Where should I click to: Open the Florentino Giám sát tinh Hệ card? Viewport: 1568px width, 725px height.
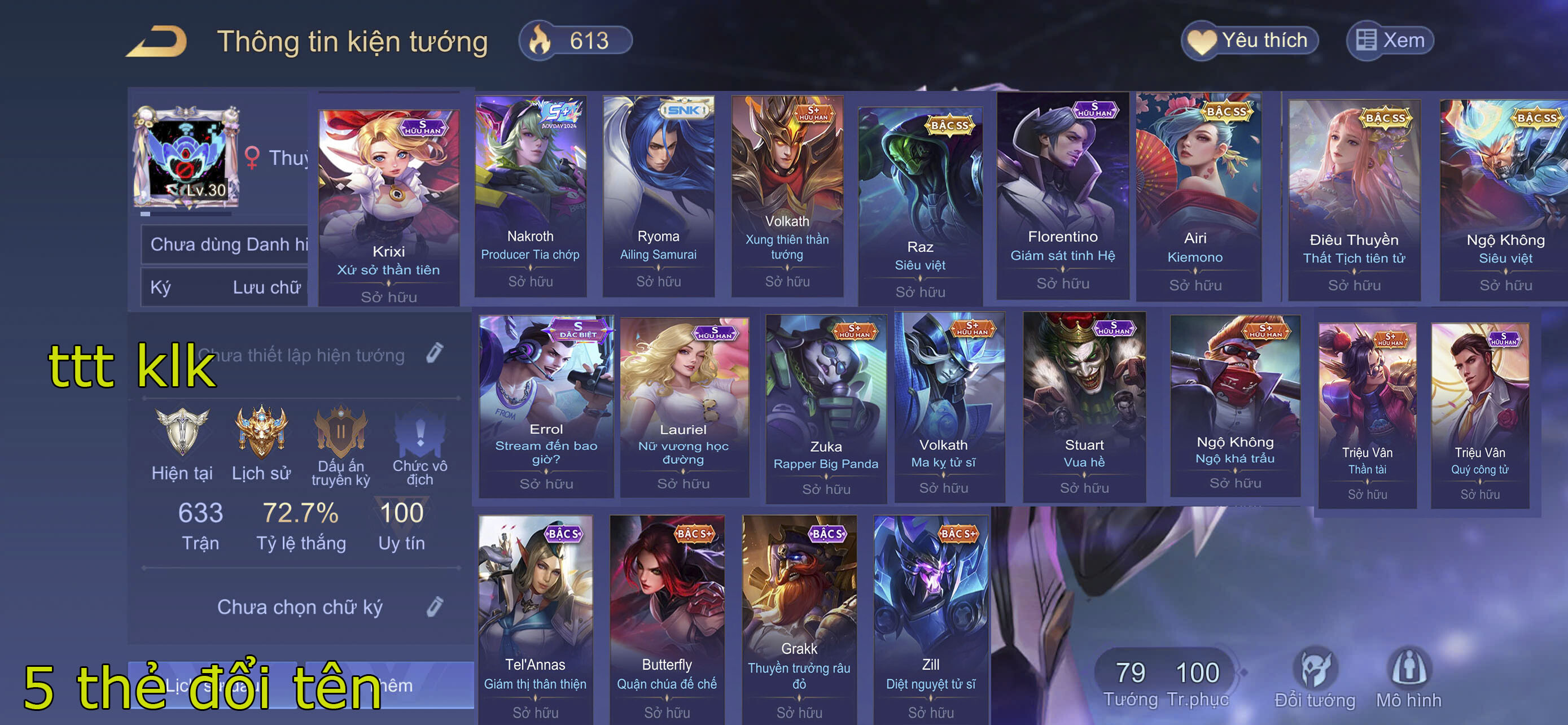coord(1062,196)
